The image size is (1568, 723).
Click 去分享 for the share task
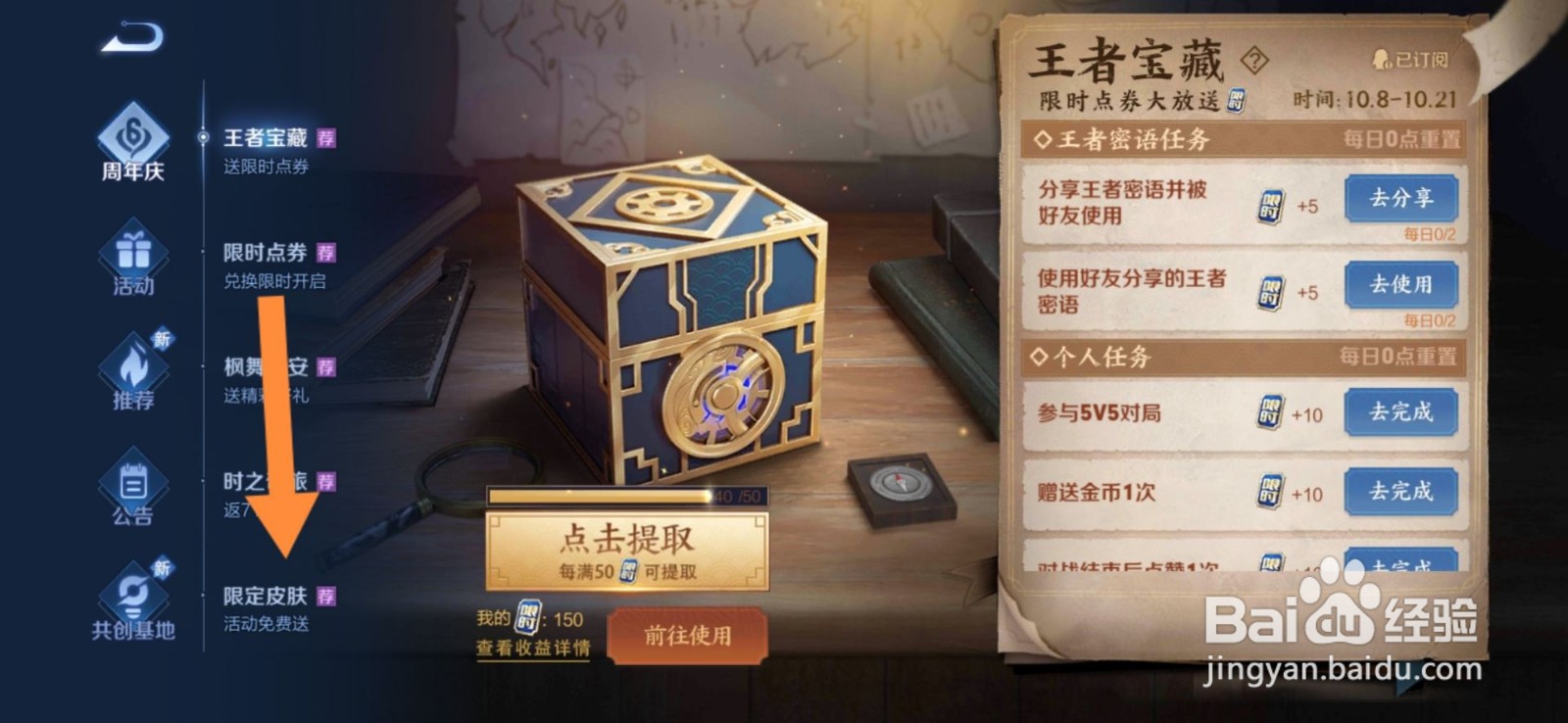click(x=1403, y=199)
